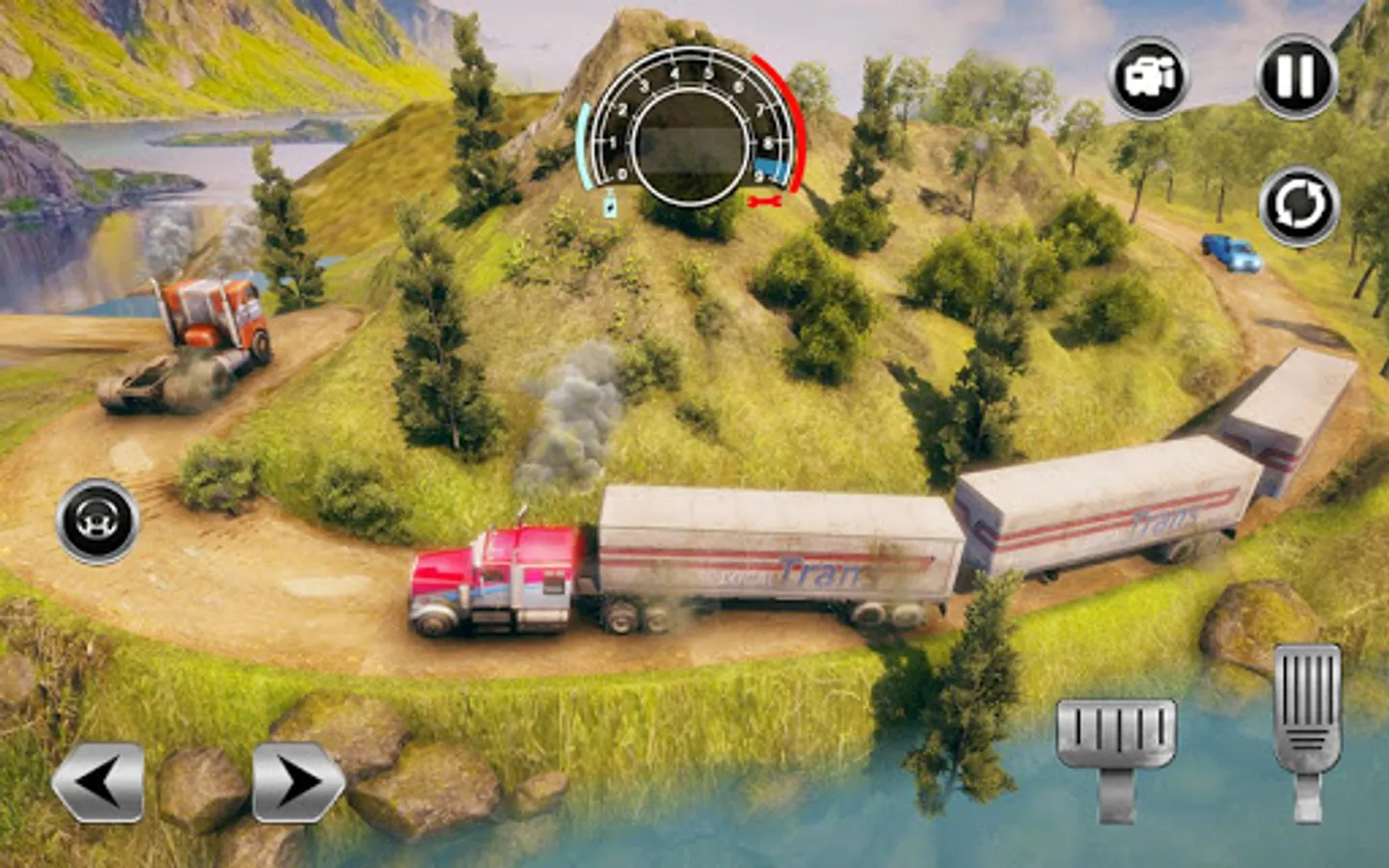Screen dimensions: 1389x868
Task: Tap the circular arrows reset button
Action: (x=1298, y=206)
